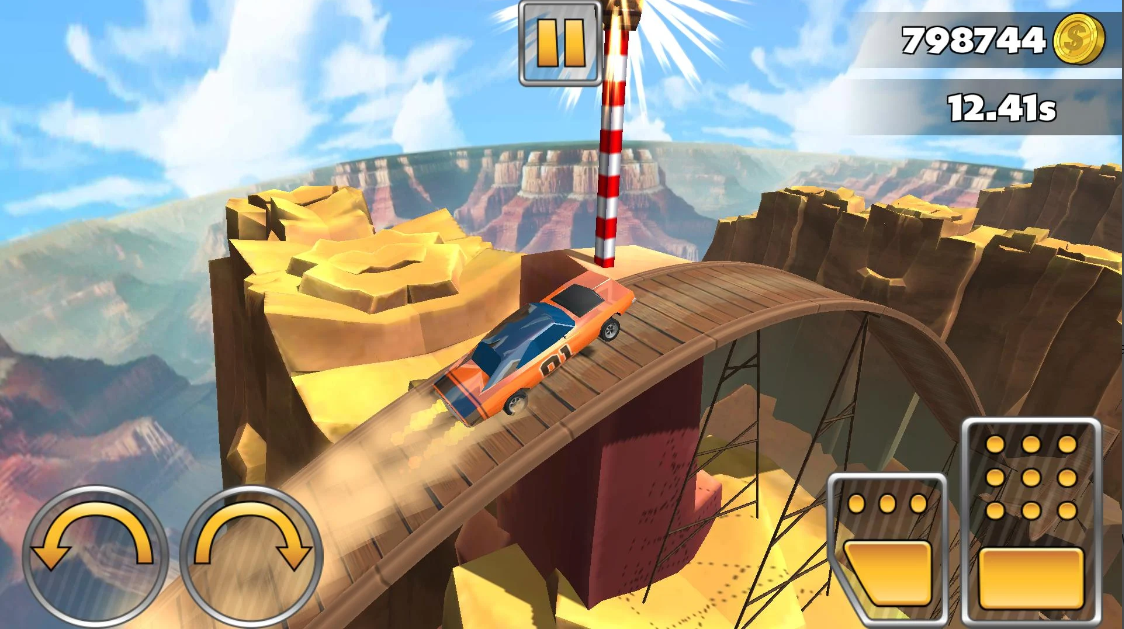The image size is (1124, 629).
Task: Pause the game with the pause button
Action: pyautogui.click(x=559, y=43)
